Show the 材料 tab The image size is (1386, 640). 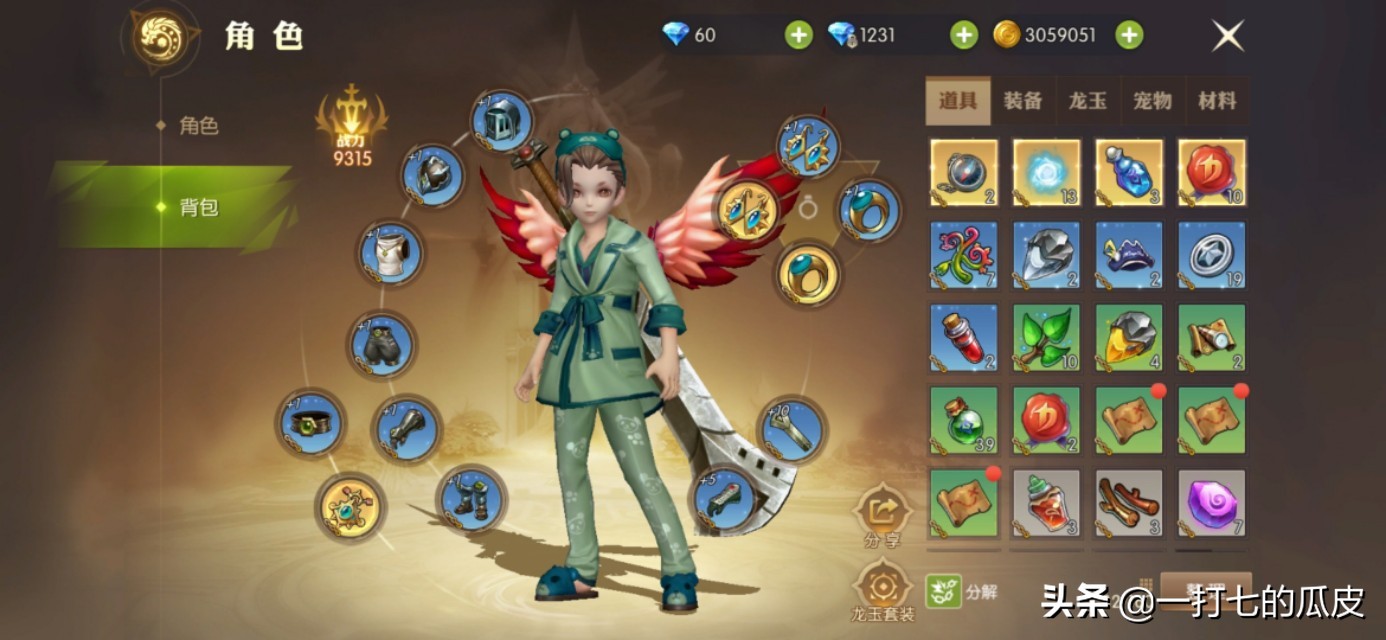(1217, 101)
